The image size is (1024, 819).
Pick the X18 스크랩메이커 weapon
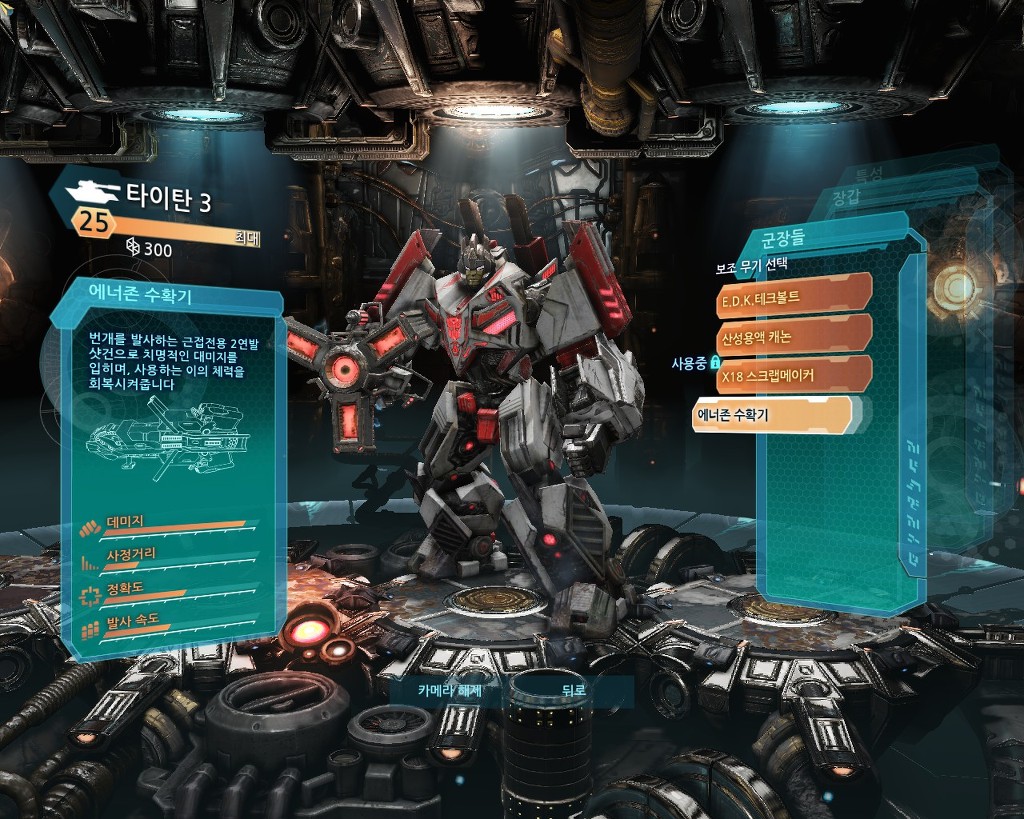point(790,376)
